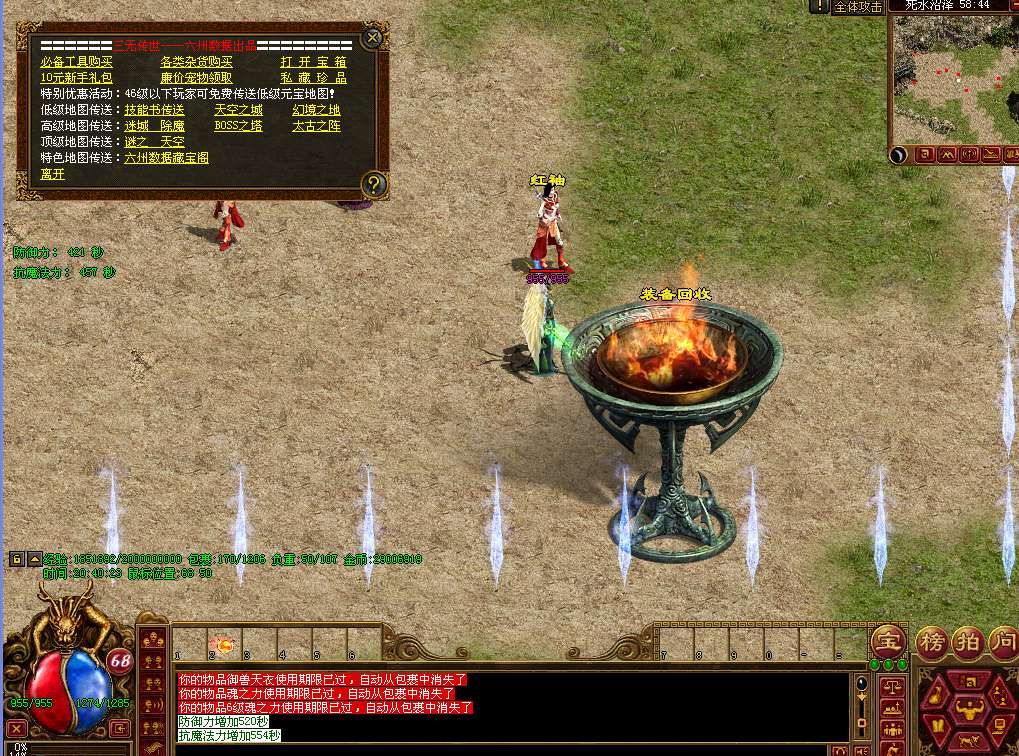Select the 幻境之地 teleport option
Screen dimensions: 1019x756
pos(316,110)
